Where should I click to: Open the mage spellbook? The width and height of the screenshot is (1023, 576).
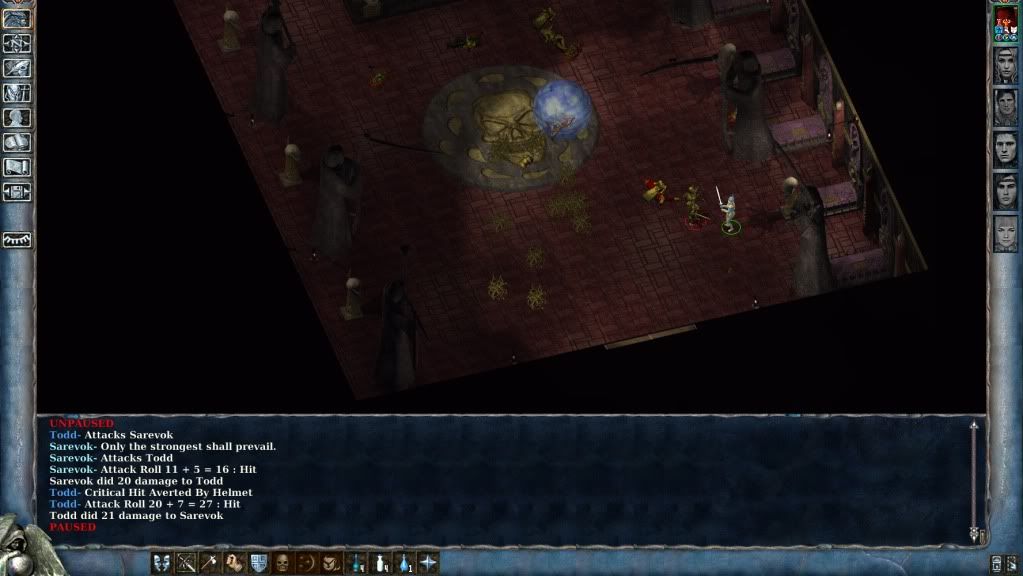point(17,143)
